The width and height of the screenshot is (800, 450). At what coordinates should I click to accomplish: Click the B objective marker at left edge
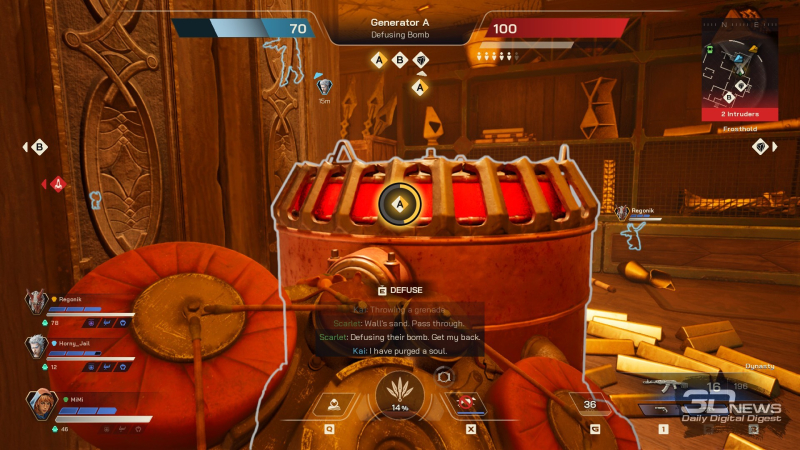[x=40, y=147]
